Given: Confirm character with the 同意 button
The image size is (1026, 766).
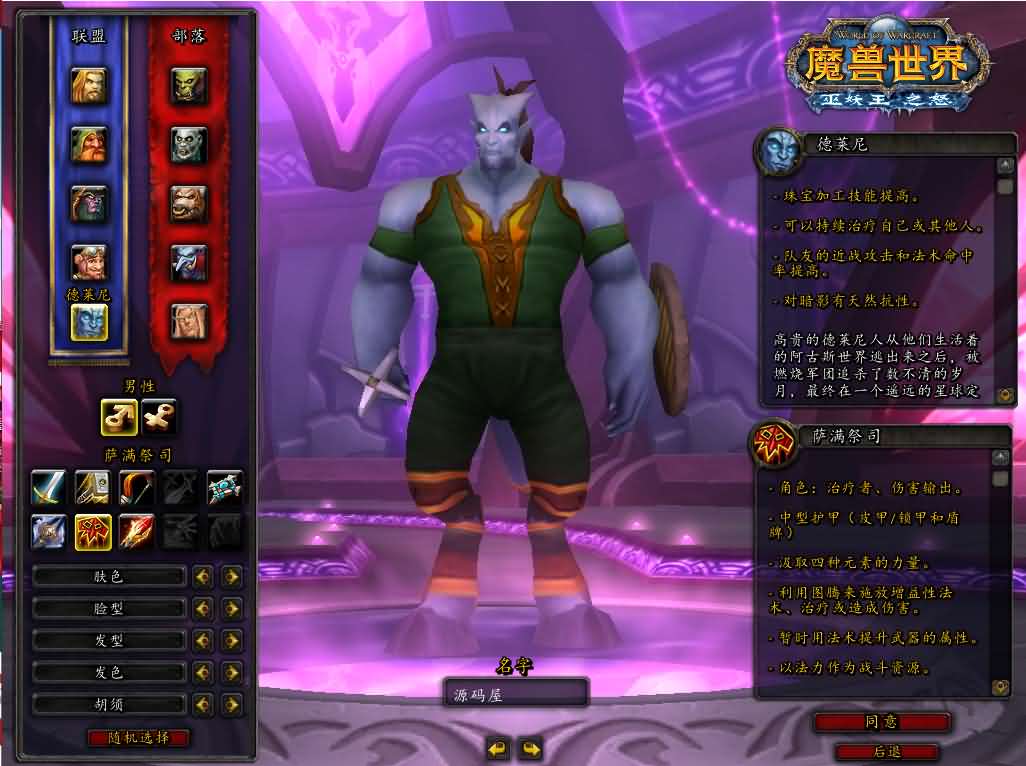Looking at the screenshot, I should [881, 722].
